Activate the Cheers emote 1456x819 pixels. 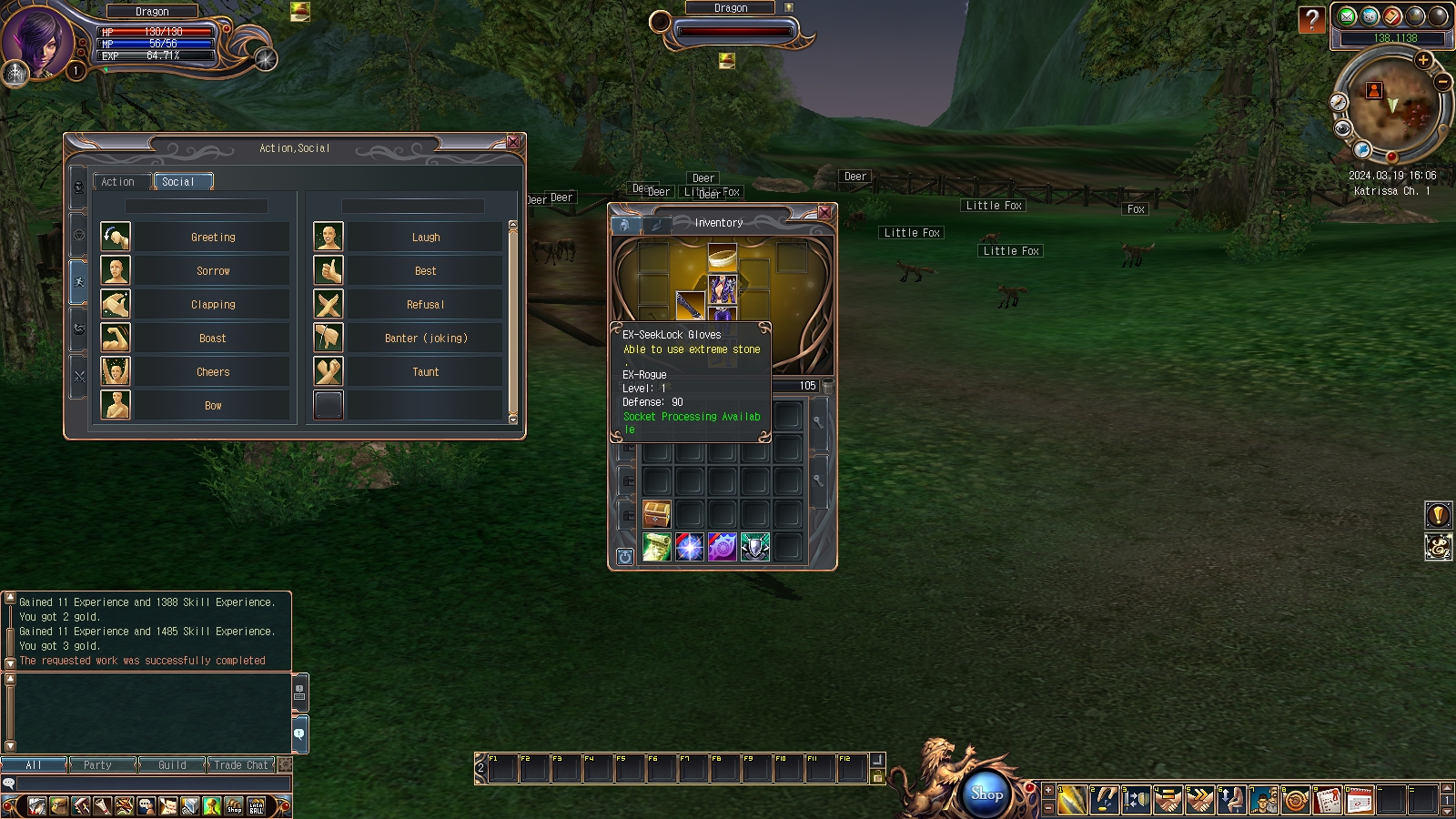[x=213, y=372]
